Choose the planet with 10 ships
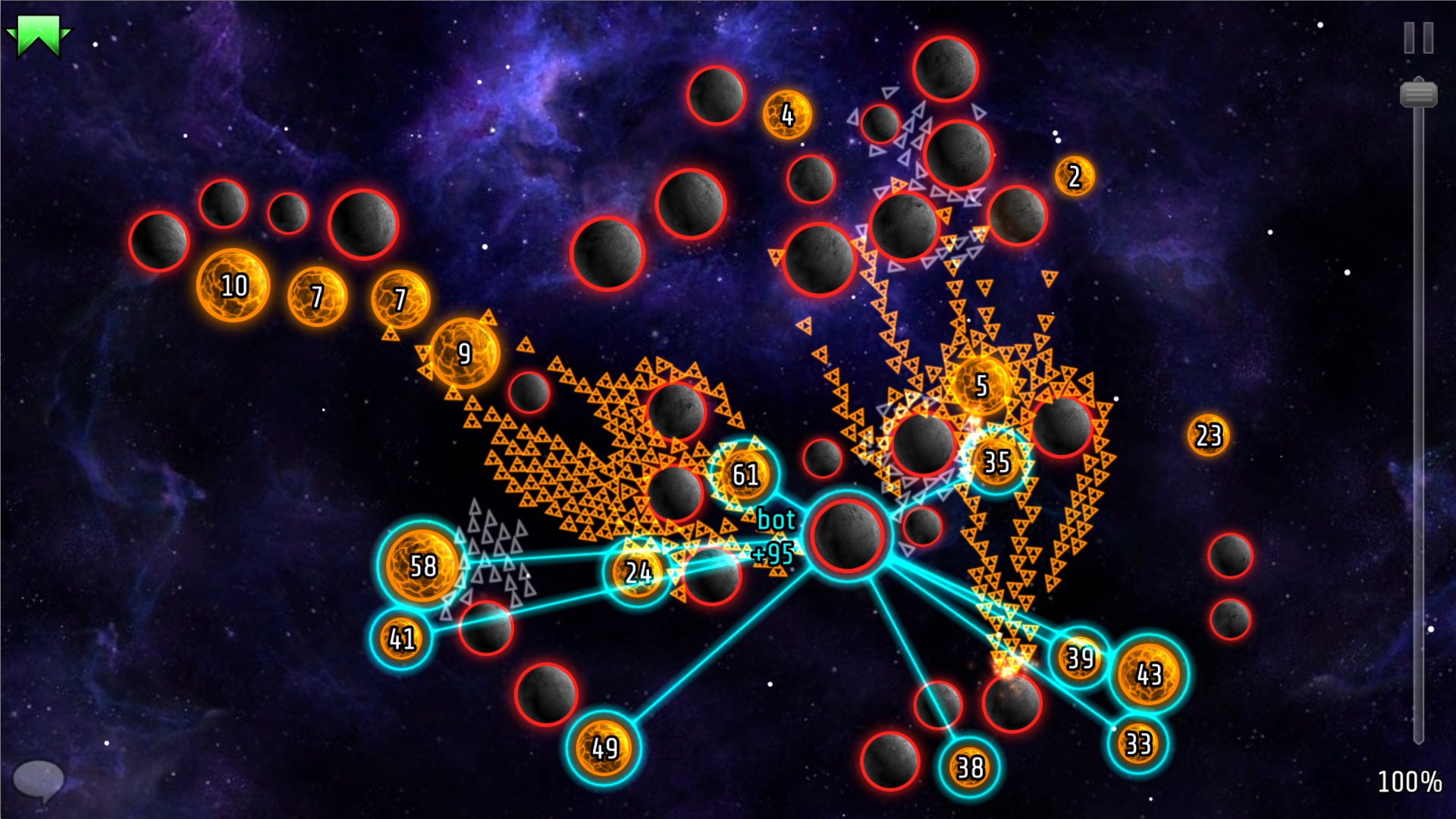The width and height of the screenshot is (1456, 819). [x=234, y=285]
